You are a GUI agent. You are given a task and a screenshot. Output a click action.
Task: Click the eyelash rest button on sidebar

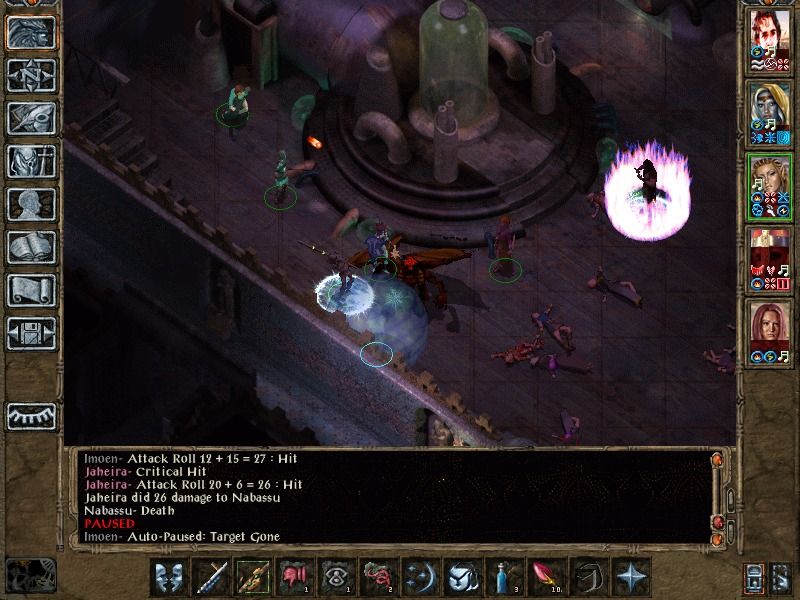[x=30, y=415]
